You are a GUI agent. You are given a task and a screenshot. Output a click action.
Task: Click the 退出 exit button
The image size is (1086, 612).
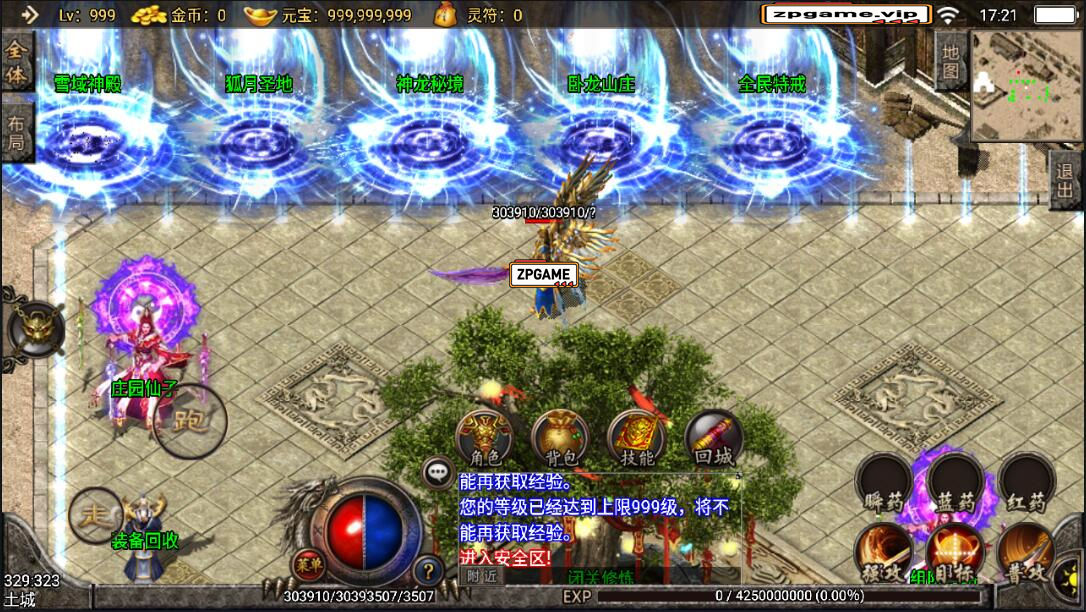pos(1066,181)
